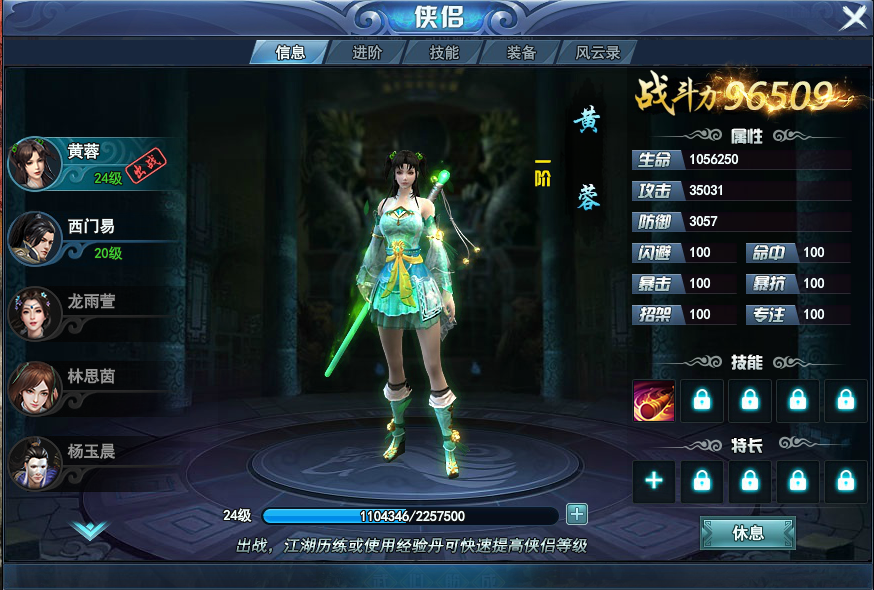
Task: Click the 休息 rest button
Action: click(x=748, y=533)
